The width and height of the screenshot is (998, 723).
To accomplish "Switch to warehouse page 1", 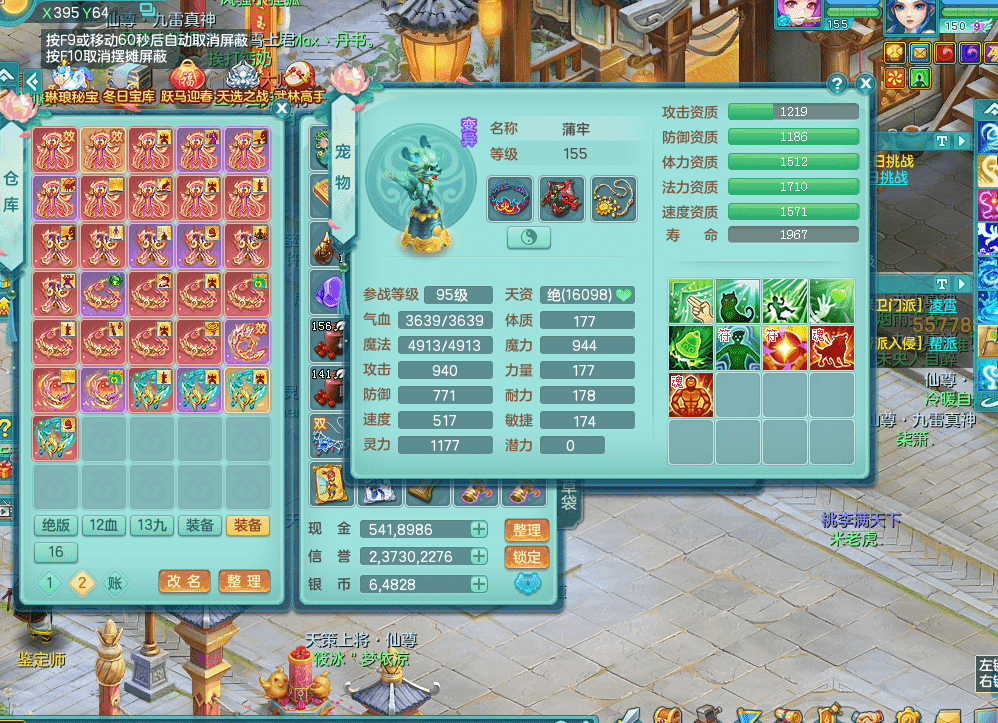I will point(48,582).
